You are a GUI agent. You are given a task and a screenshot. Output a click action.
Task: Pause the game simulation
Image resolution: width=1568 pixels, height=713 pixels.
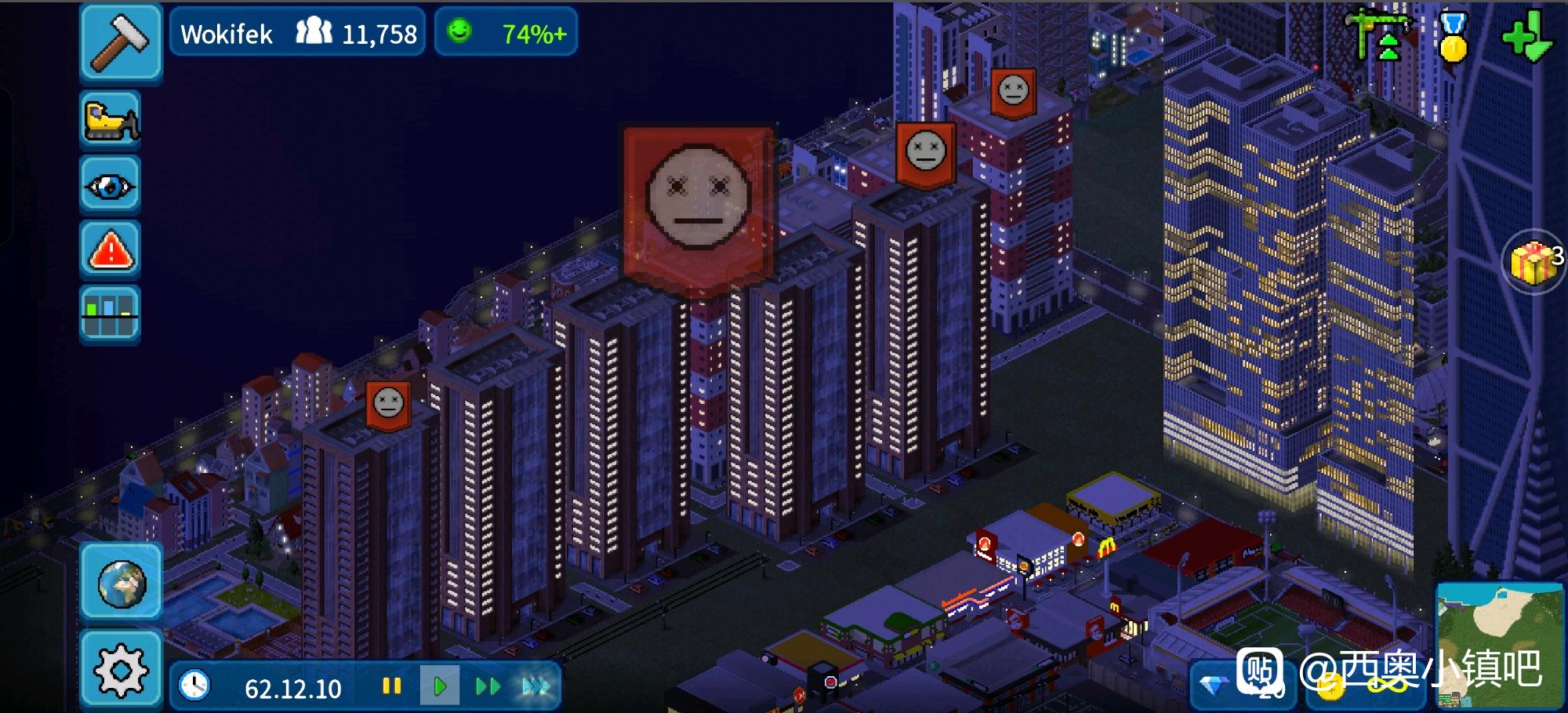(391, 687)
